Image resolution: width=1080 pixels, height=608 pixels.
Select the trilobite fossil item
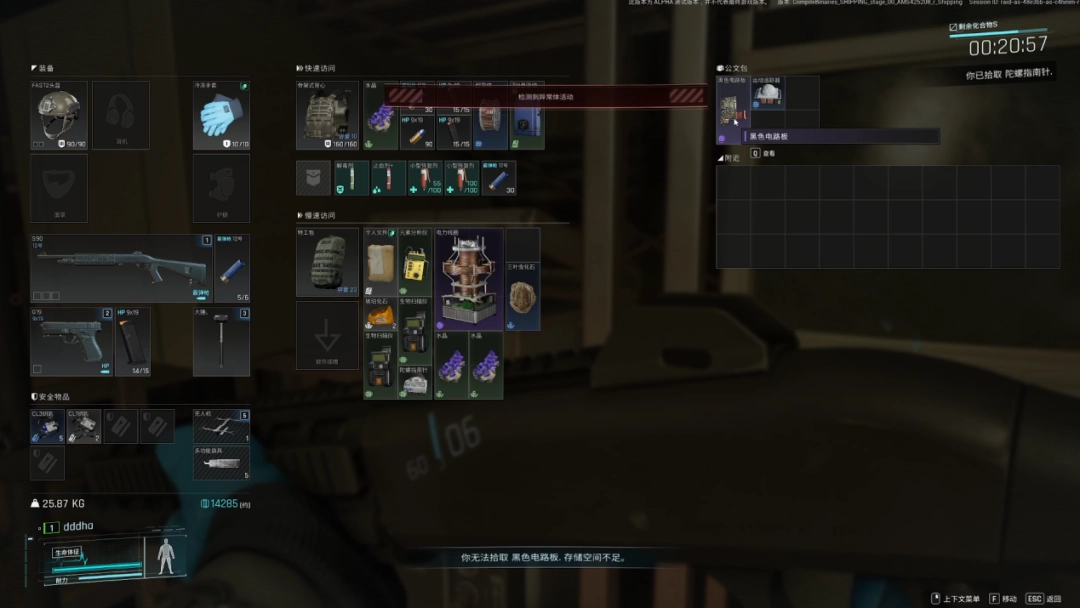point(523,296)
